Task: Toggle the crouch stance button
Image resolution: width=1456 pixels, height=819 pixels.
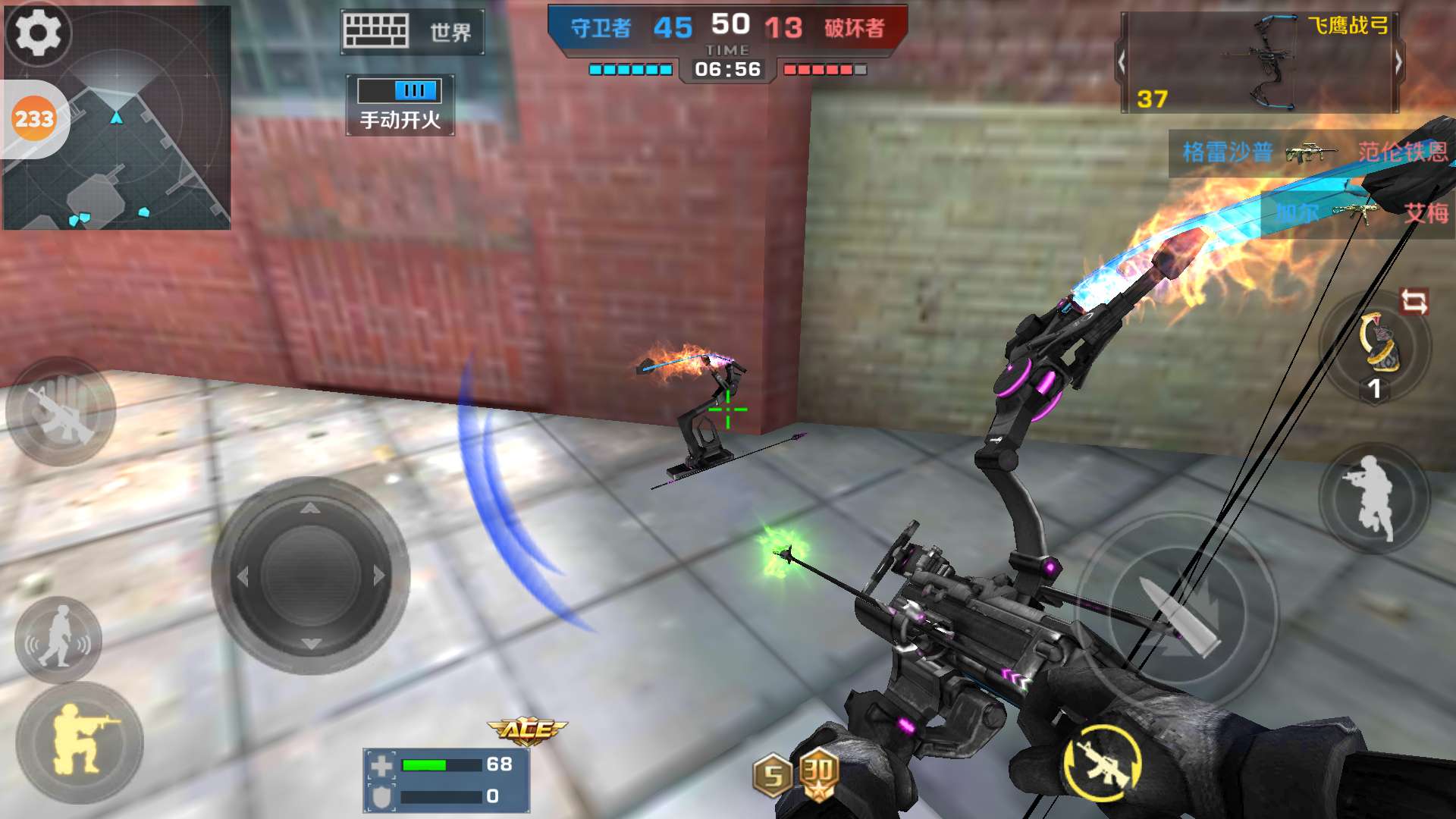Action: (x=80, y=742)
